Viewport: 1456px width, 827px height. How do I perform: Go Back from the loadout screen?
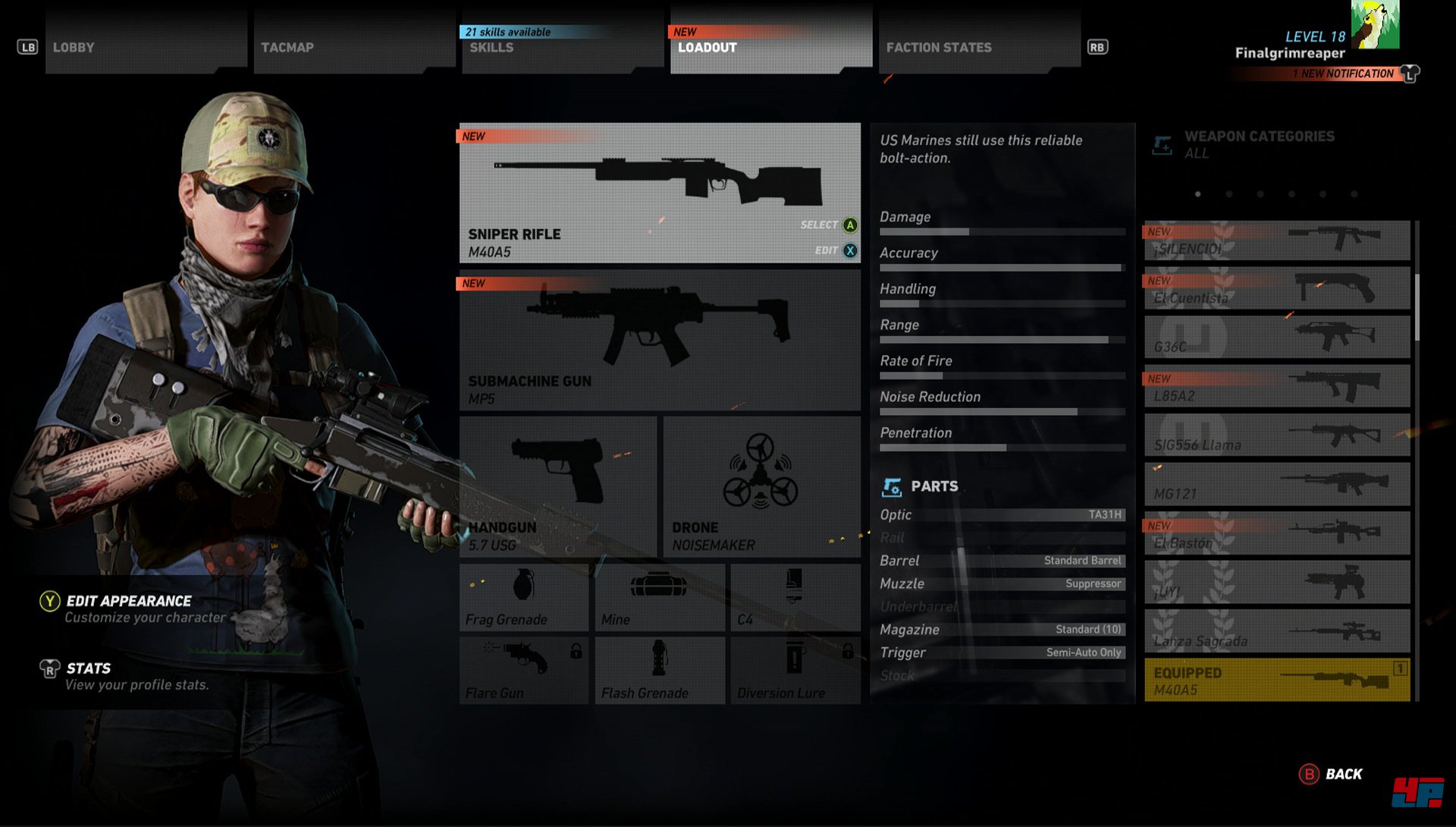[1332, 775]
